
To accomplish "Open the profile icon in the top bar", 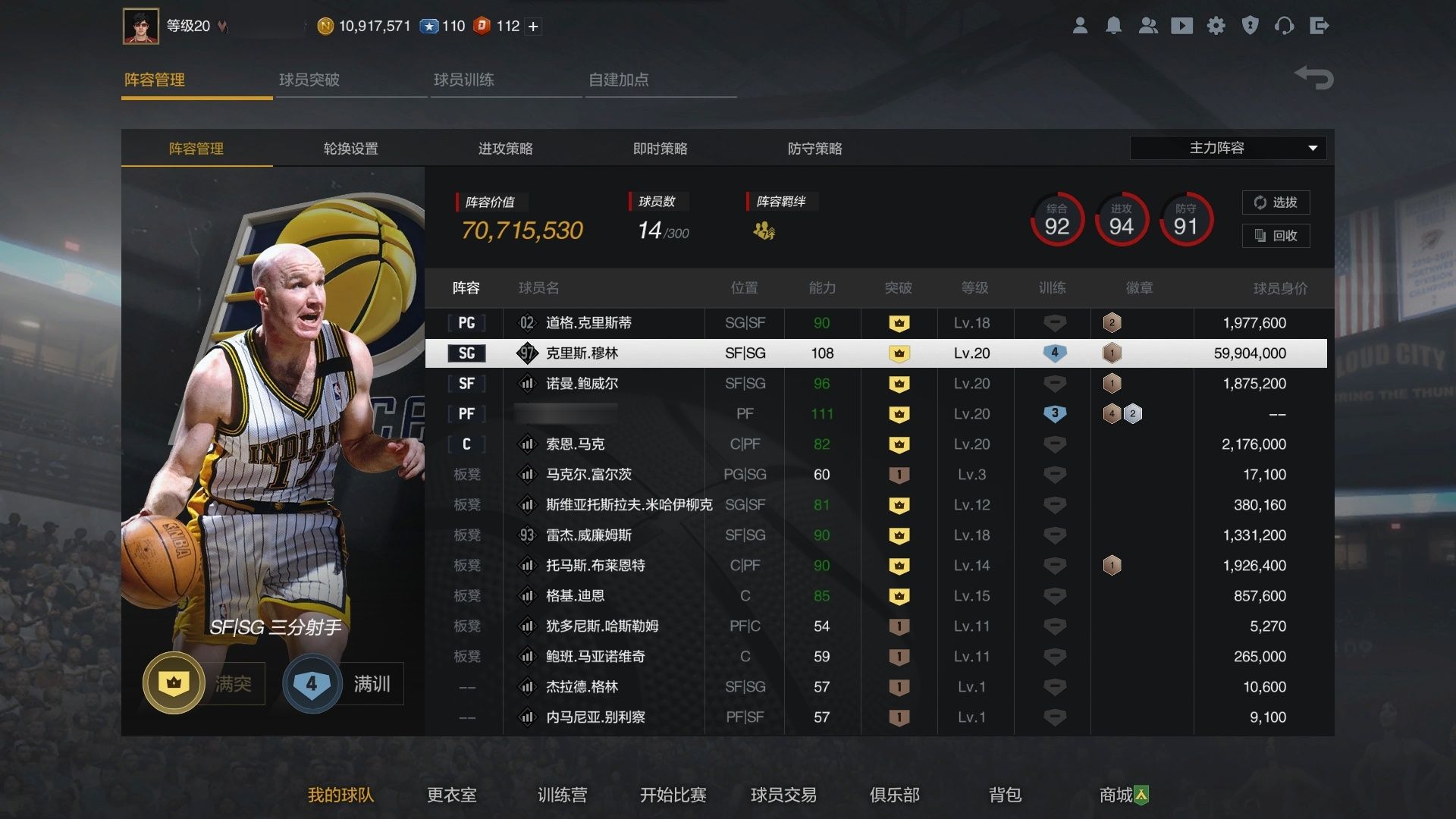I will [x=1081, y=25].
